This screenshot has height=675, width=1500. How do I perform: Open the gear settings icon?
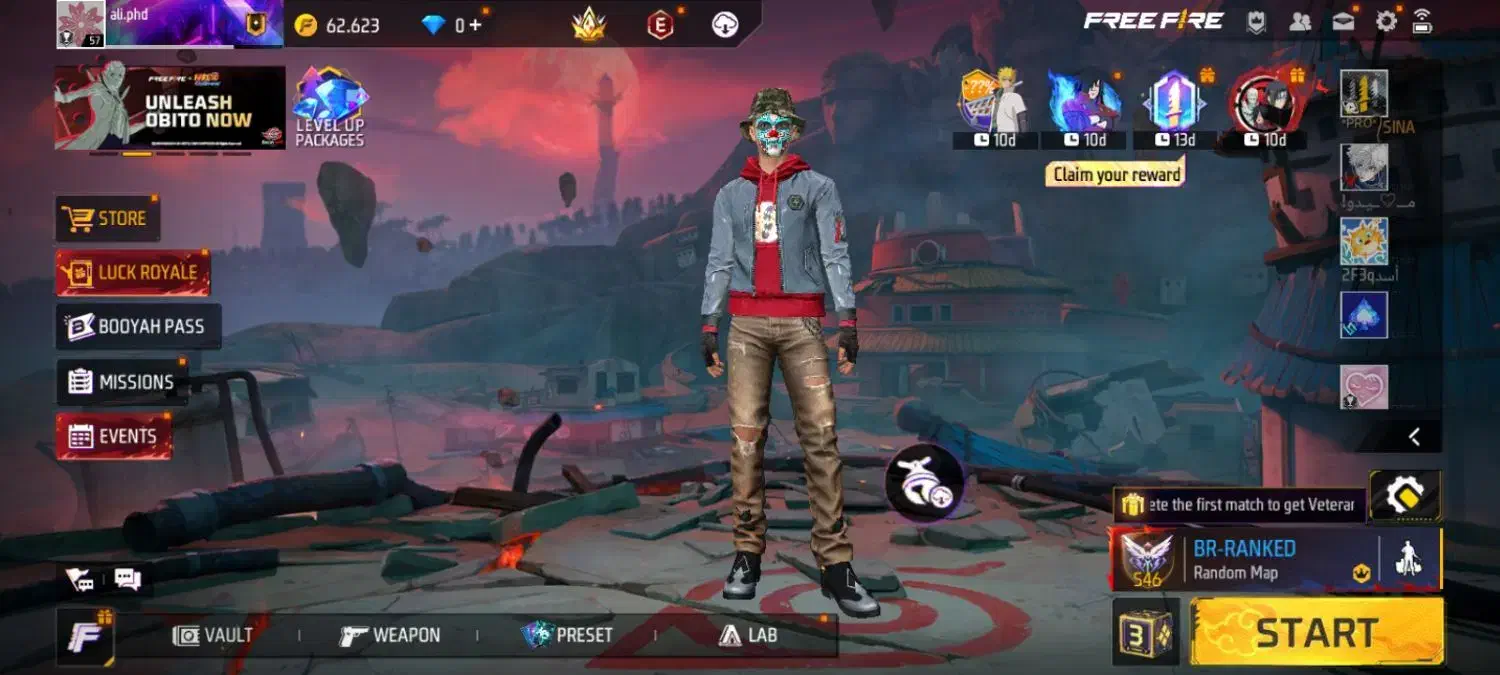(x=1386, y=21)
